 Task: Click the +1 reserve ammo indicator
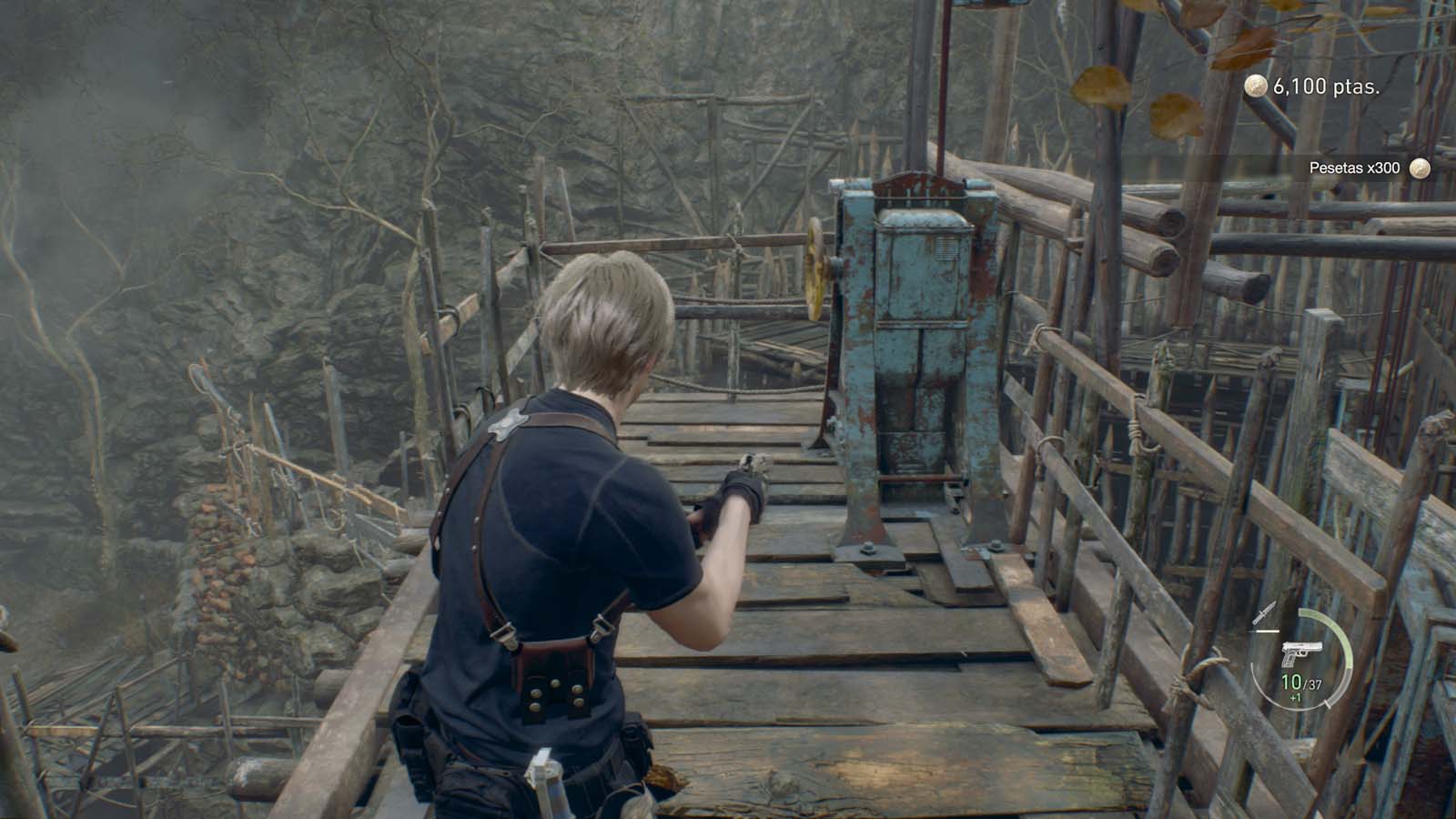click(x=1296, y=698)
